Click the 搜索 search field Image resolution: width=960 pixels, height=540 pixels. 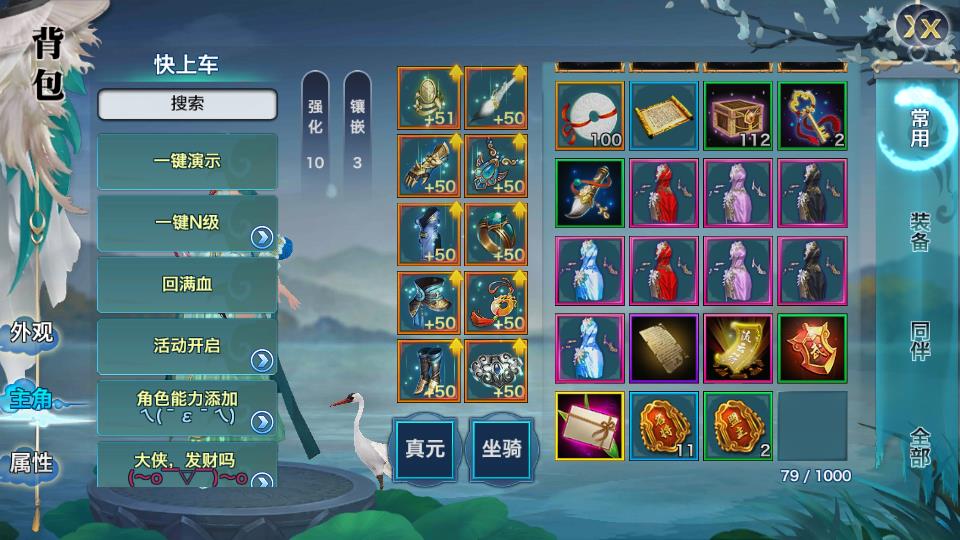(187, 104)
